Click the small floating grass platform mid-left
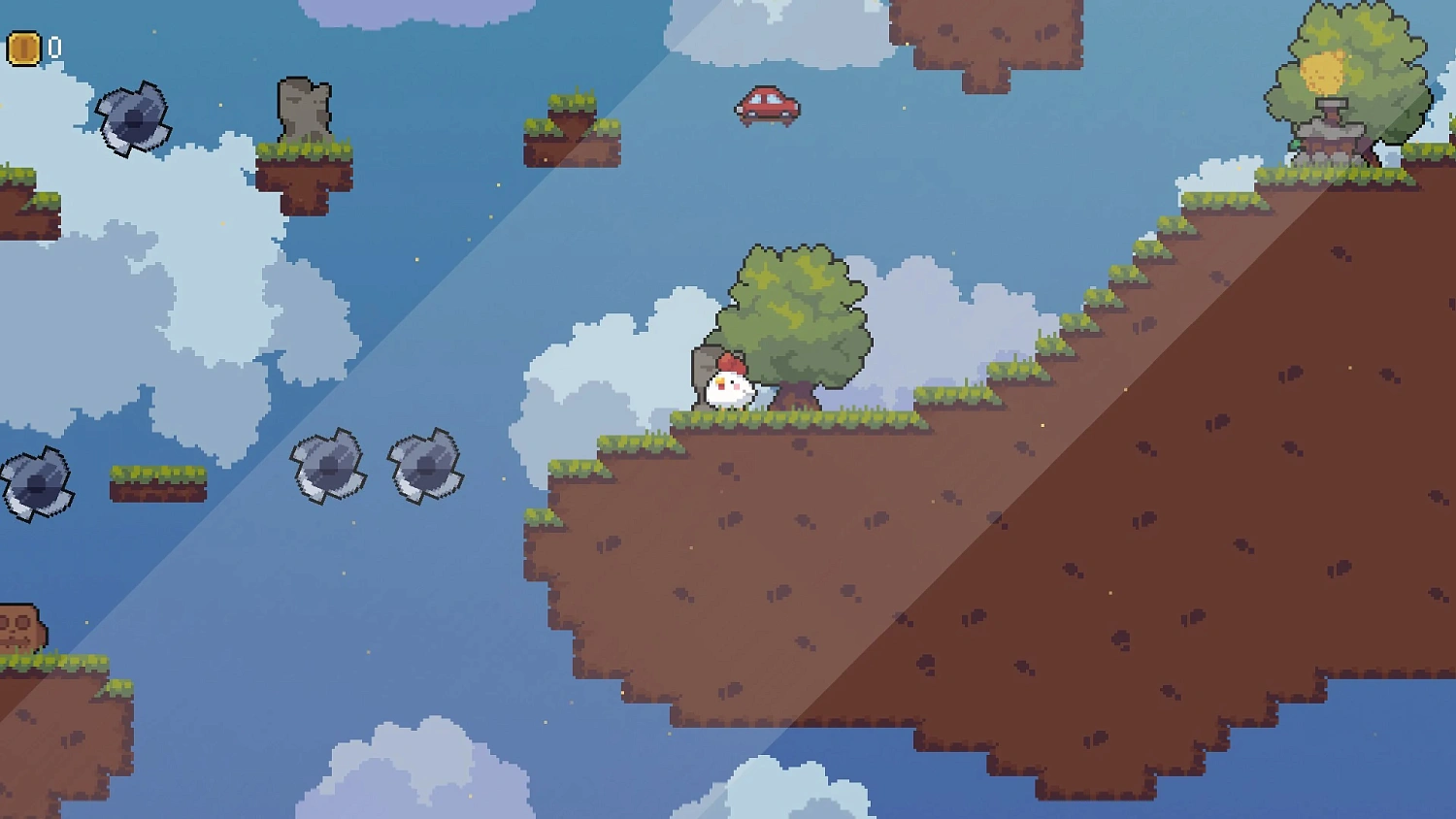 (x=158, y=481)
